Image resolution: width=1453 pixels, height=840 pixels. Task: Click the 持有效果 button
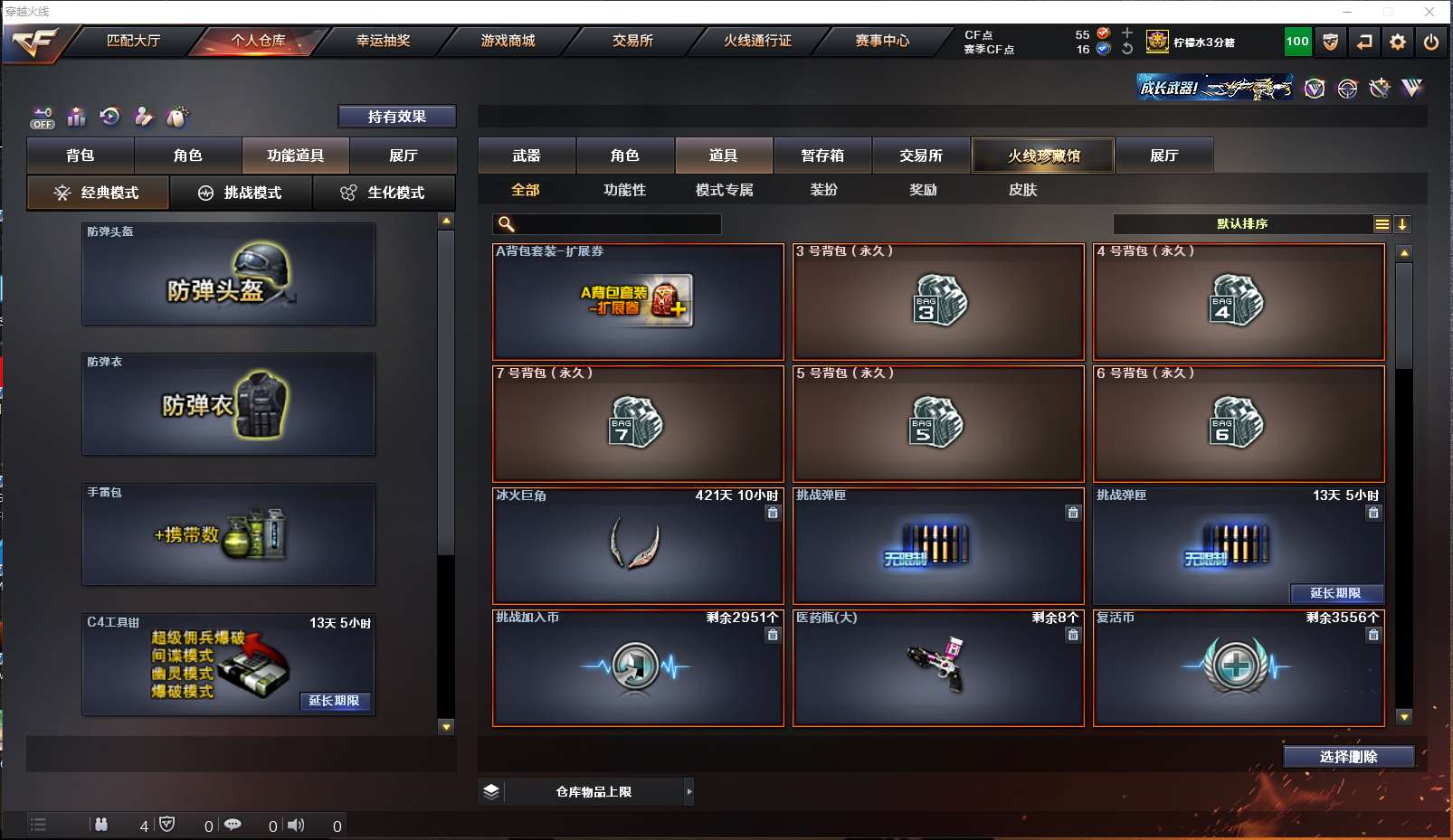coord(396,117)
